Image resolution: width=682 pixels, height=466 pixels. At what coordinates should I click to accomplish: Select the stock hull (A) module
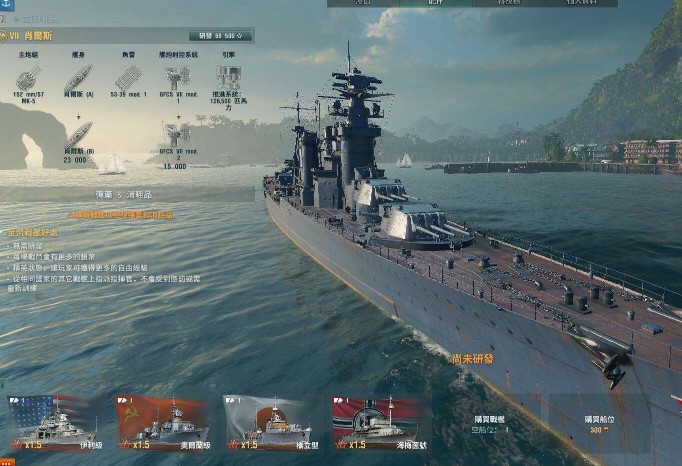78,78
